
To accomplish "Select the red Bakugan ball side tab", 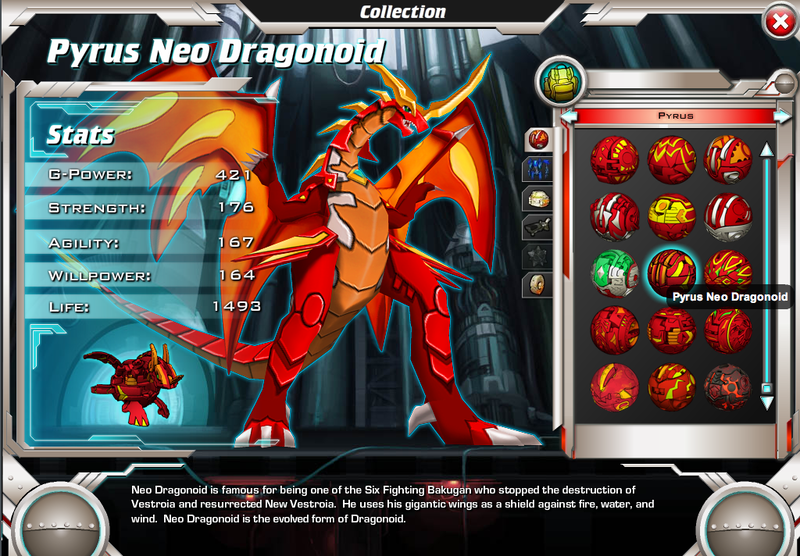I will (x=539, y=139).
